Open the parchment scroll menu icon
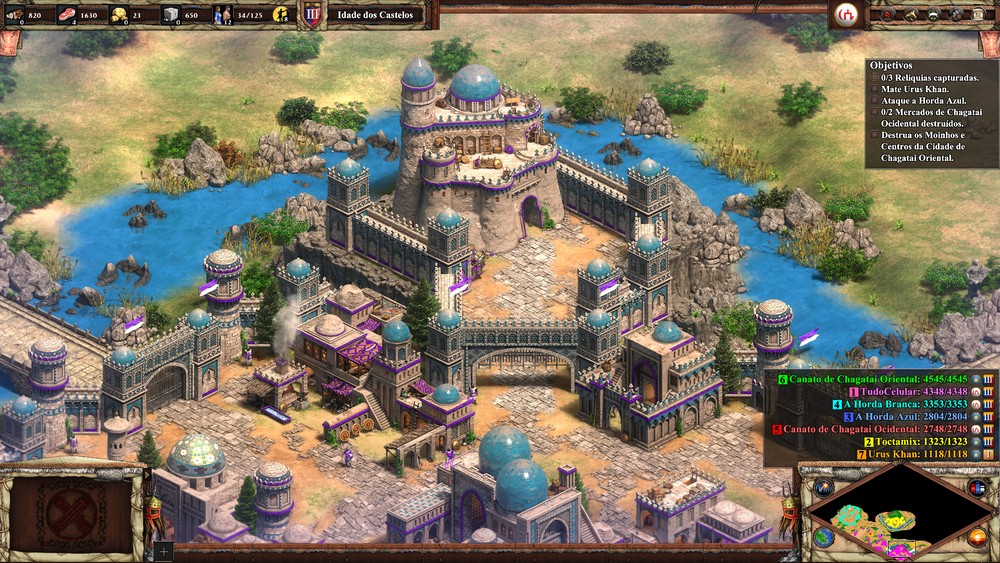This screenshot has height=563, width=1000. click(978, 14)
